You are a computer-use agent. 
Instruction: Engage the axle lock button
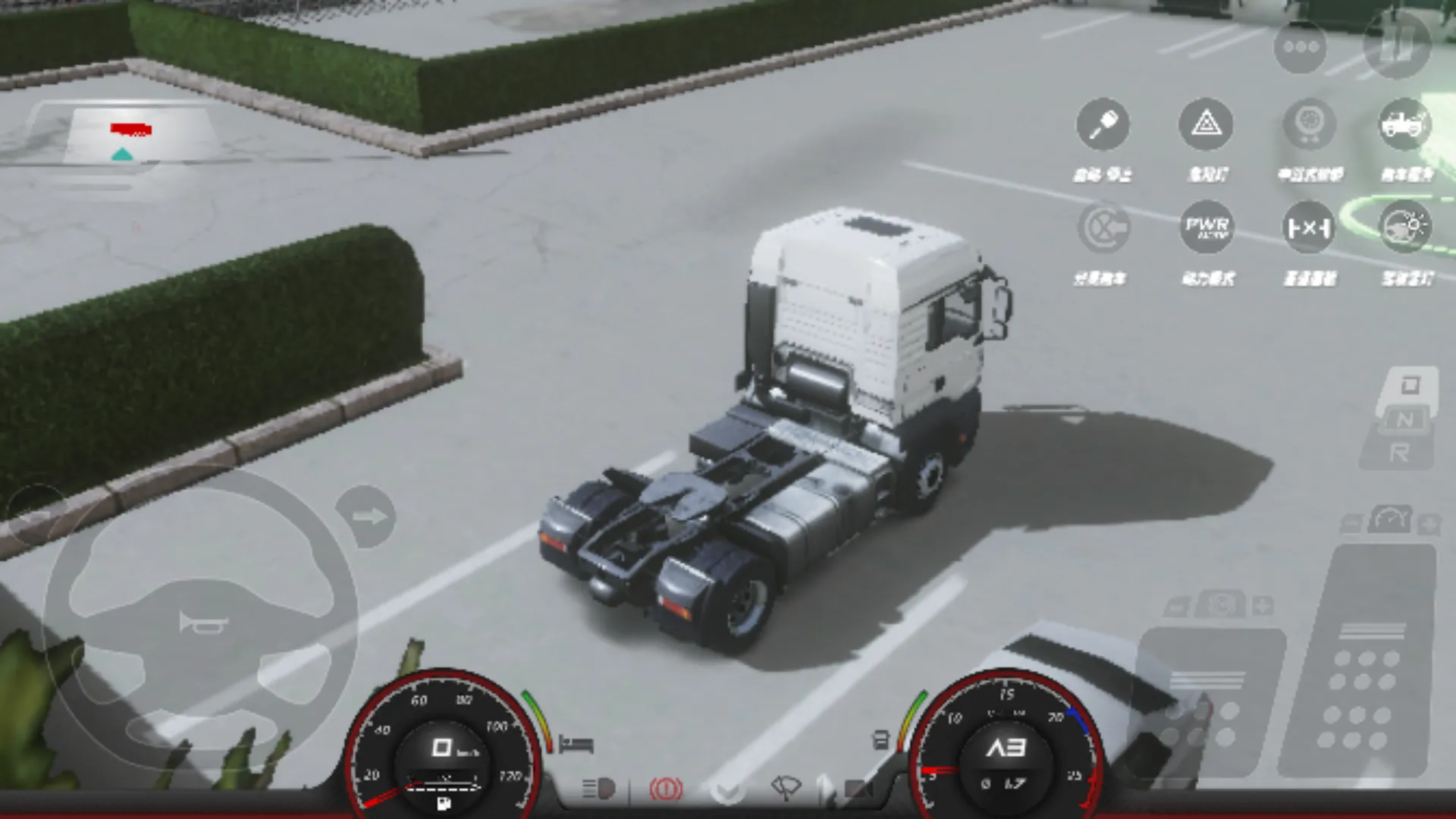pyautogui.click(x=1309, y=227)
